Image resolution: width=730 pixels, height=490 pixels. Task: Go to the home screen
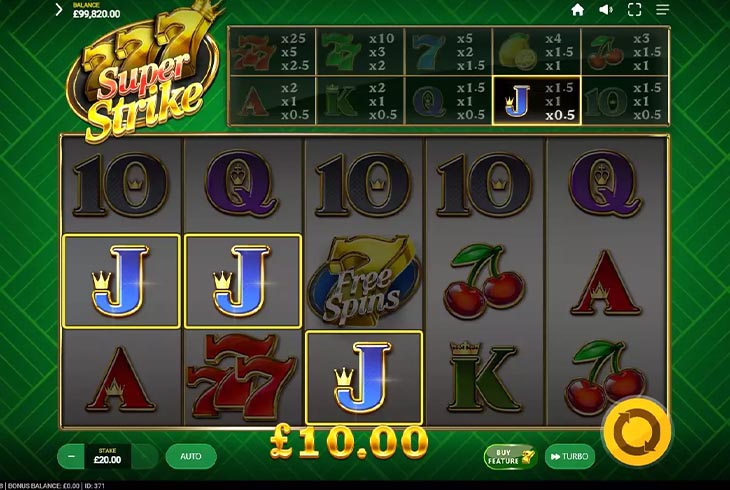(x=577, y=10)
